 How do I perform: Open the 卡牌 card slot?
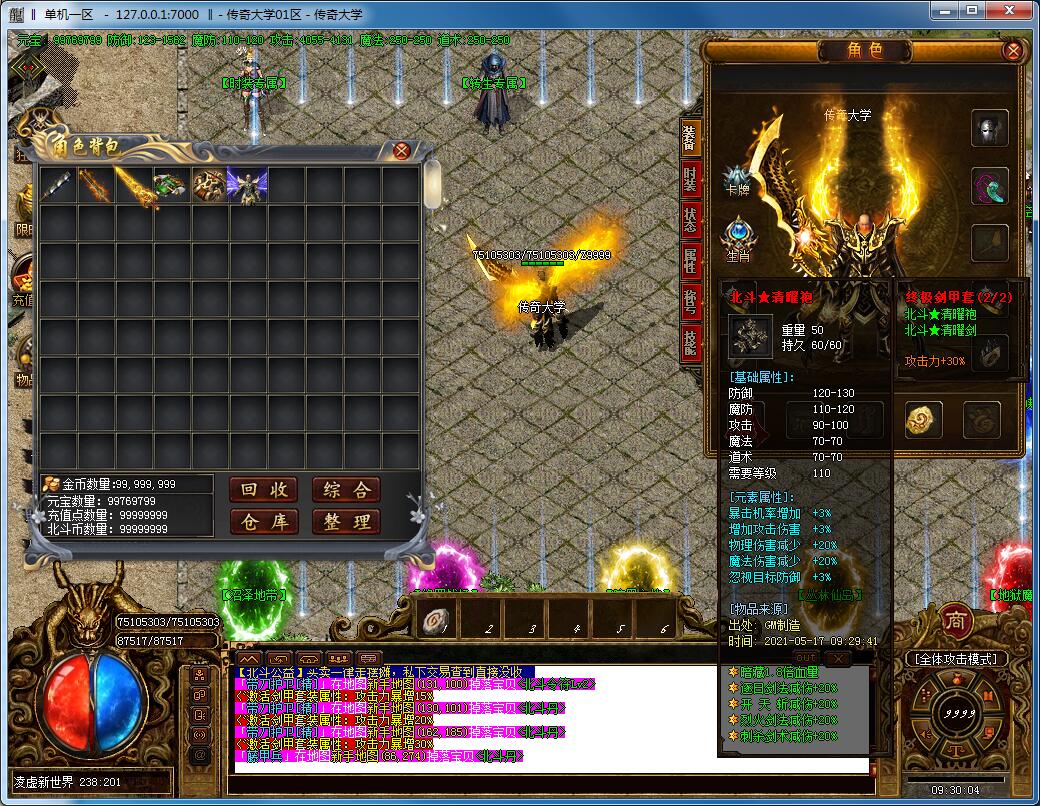coord(738,180)
